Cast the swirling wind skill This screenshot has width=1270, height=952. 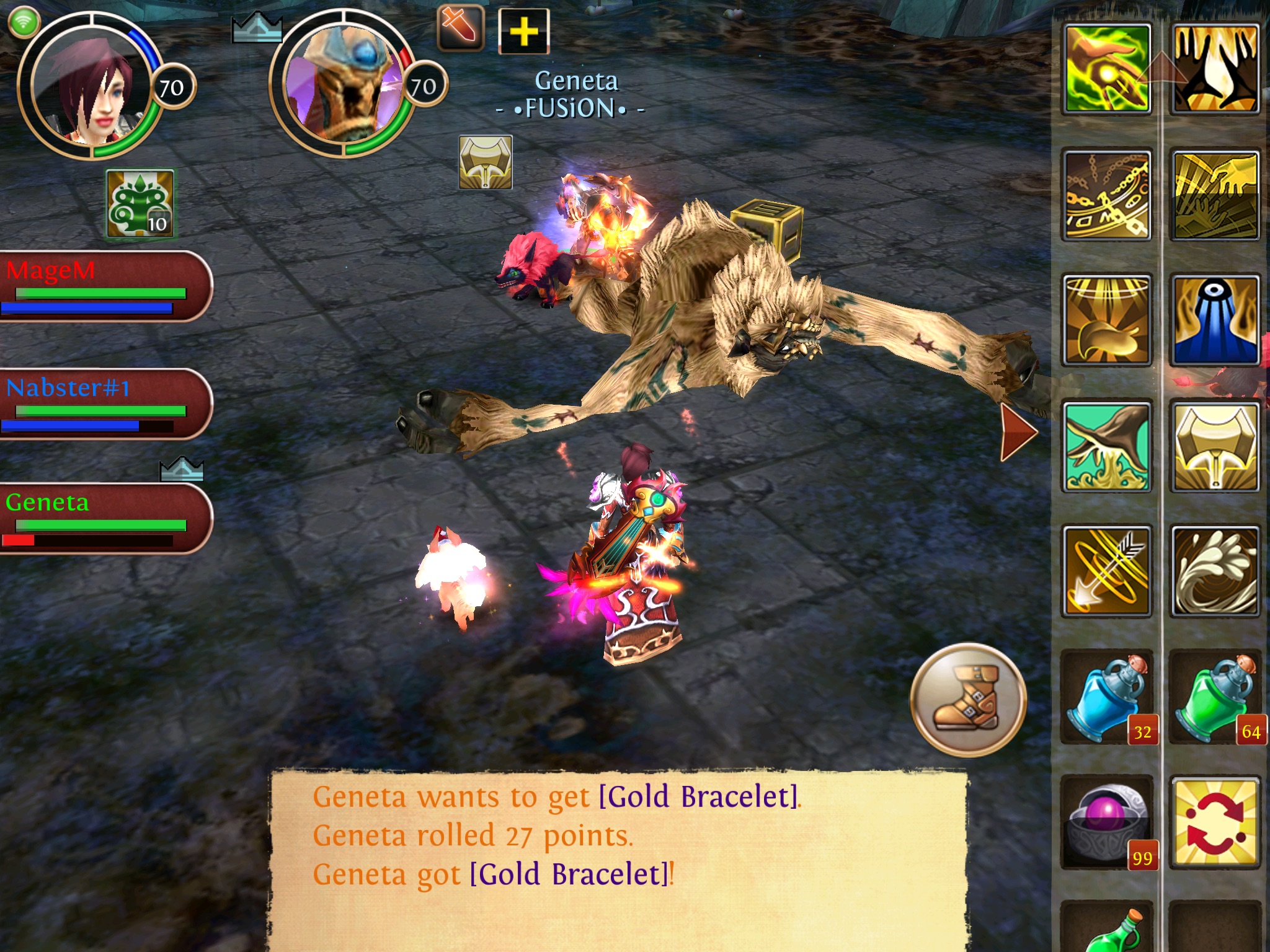click(x=1215, y=571)
